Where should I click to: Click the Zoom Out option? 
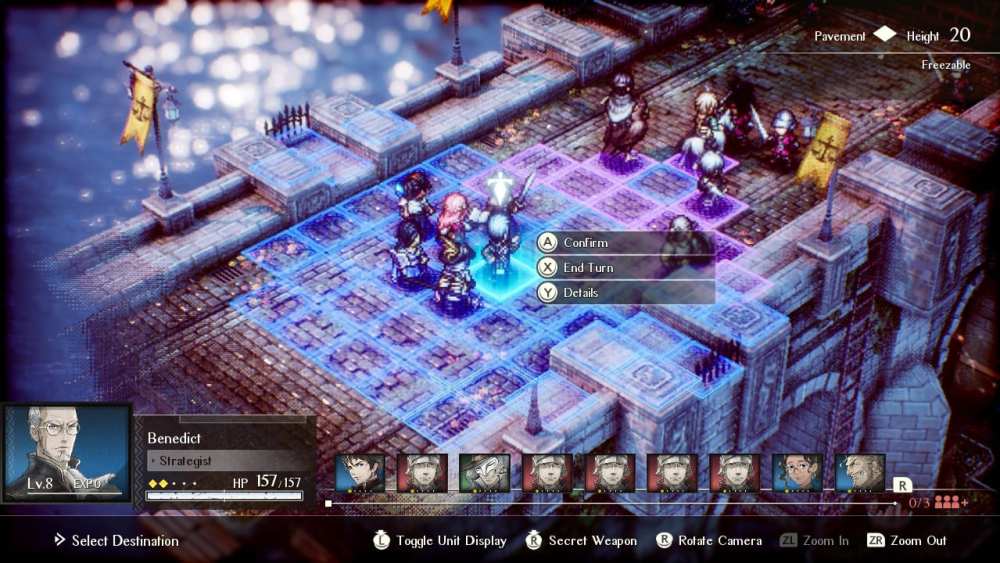point(906,541)
